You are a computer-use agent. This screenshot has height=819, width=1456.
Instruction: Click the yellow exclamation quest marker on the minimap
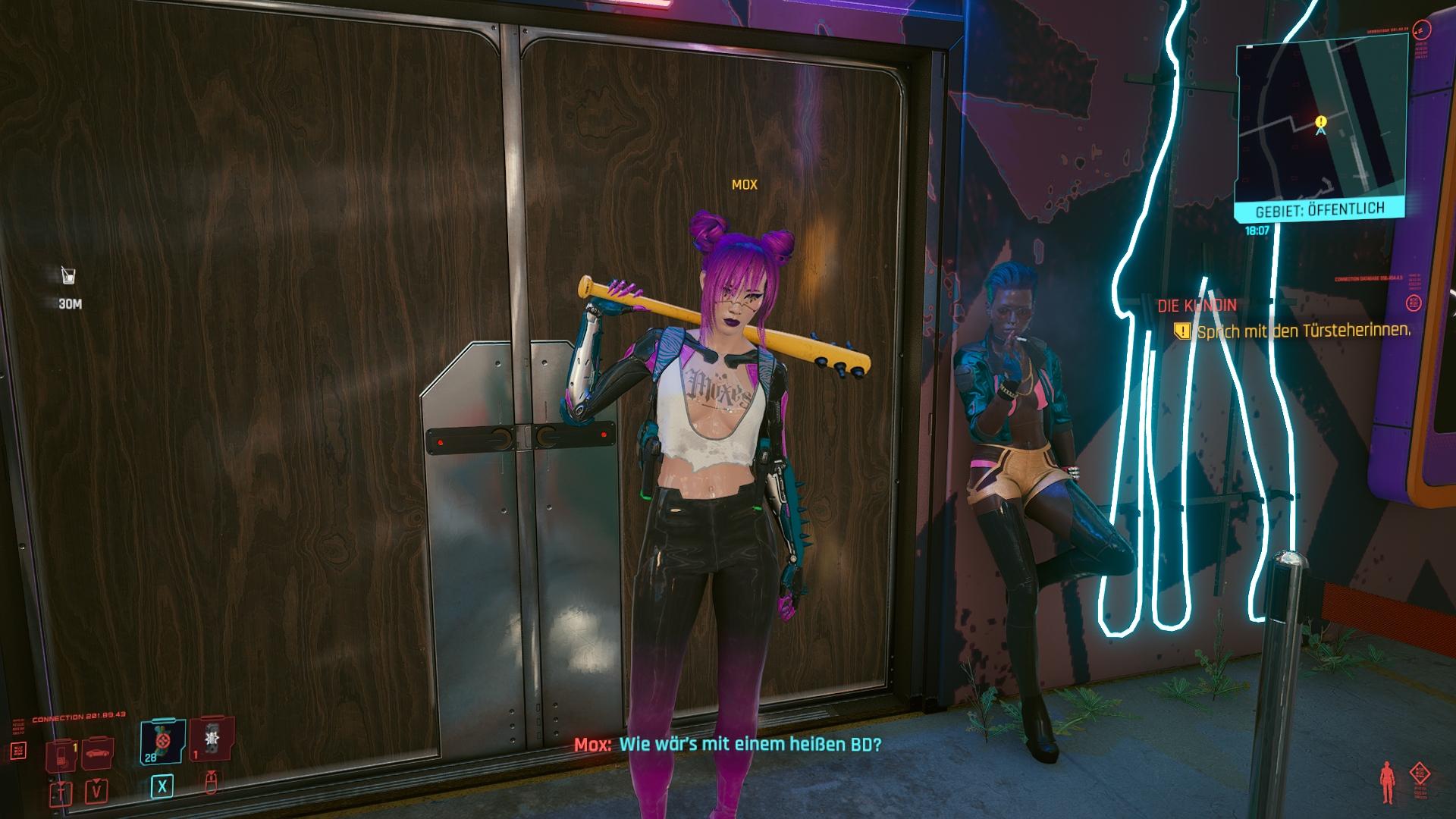(1319, 120)
